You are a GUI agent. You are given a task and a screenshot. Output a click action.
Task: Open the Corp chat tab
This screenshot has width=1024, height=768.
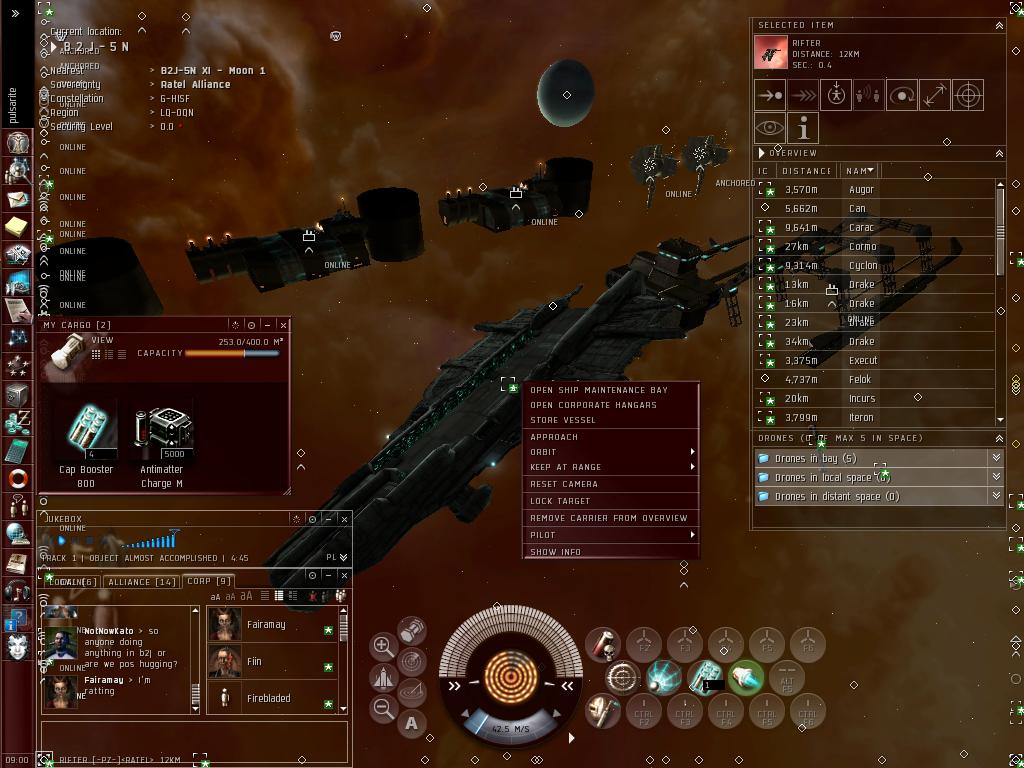[209, 581]
